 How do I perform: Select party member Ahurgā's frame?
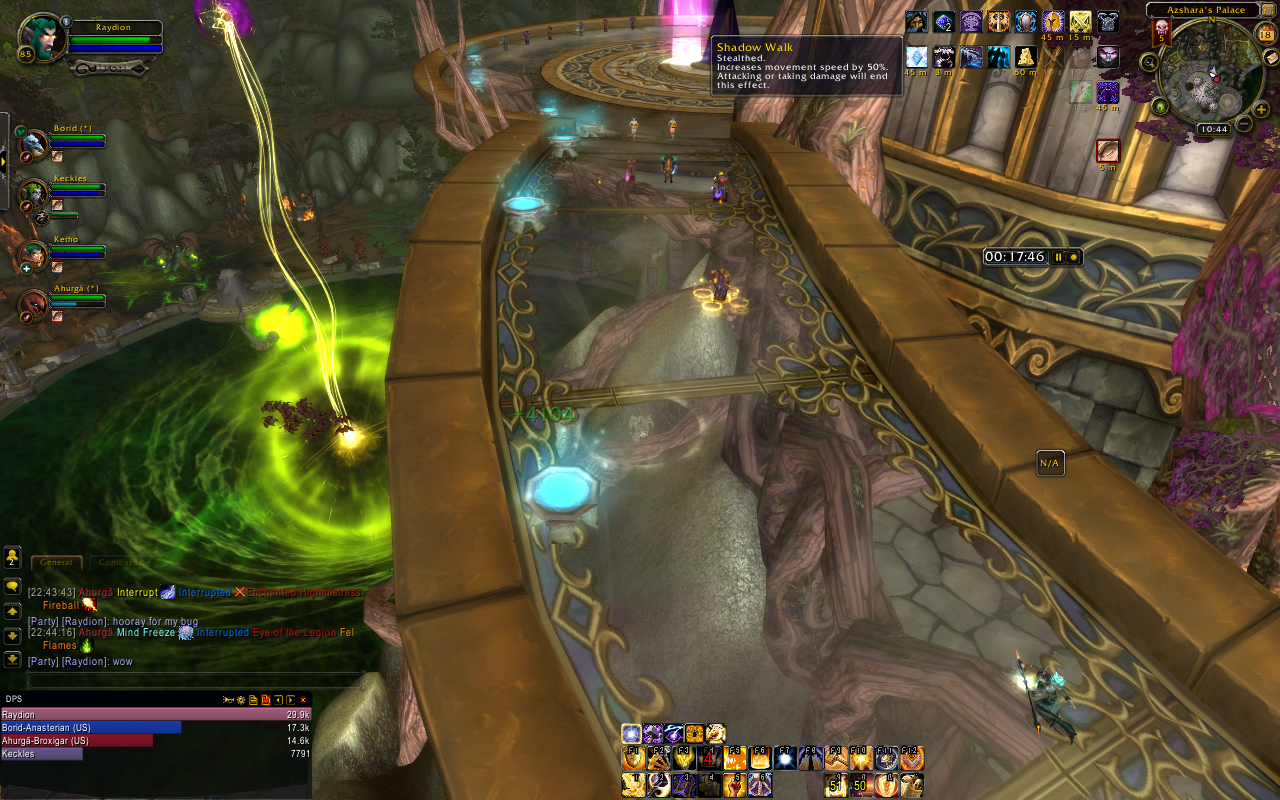[33, 303]
